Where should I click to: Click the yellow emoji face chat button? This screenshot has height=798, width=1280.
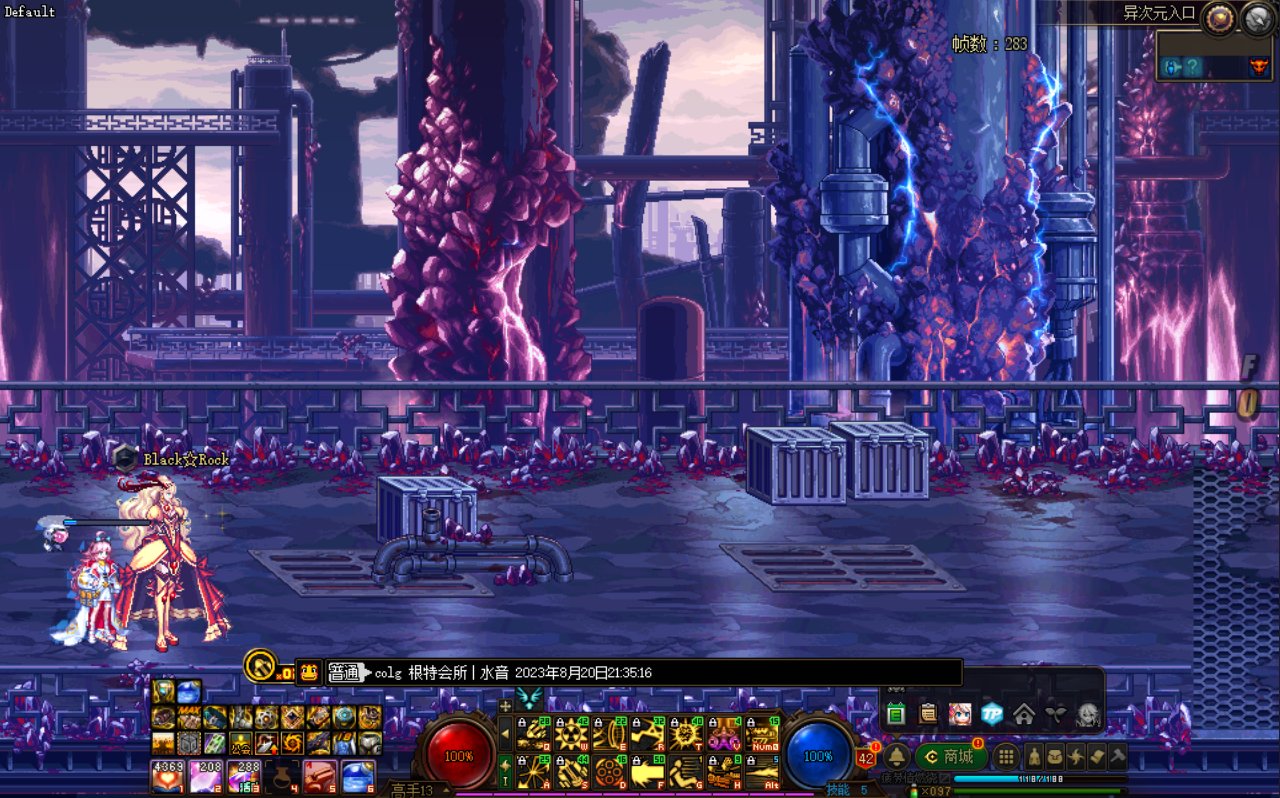tap(309, 672)
